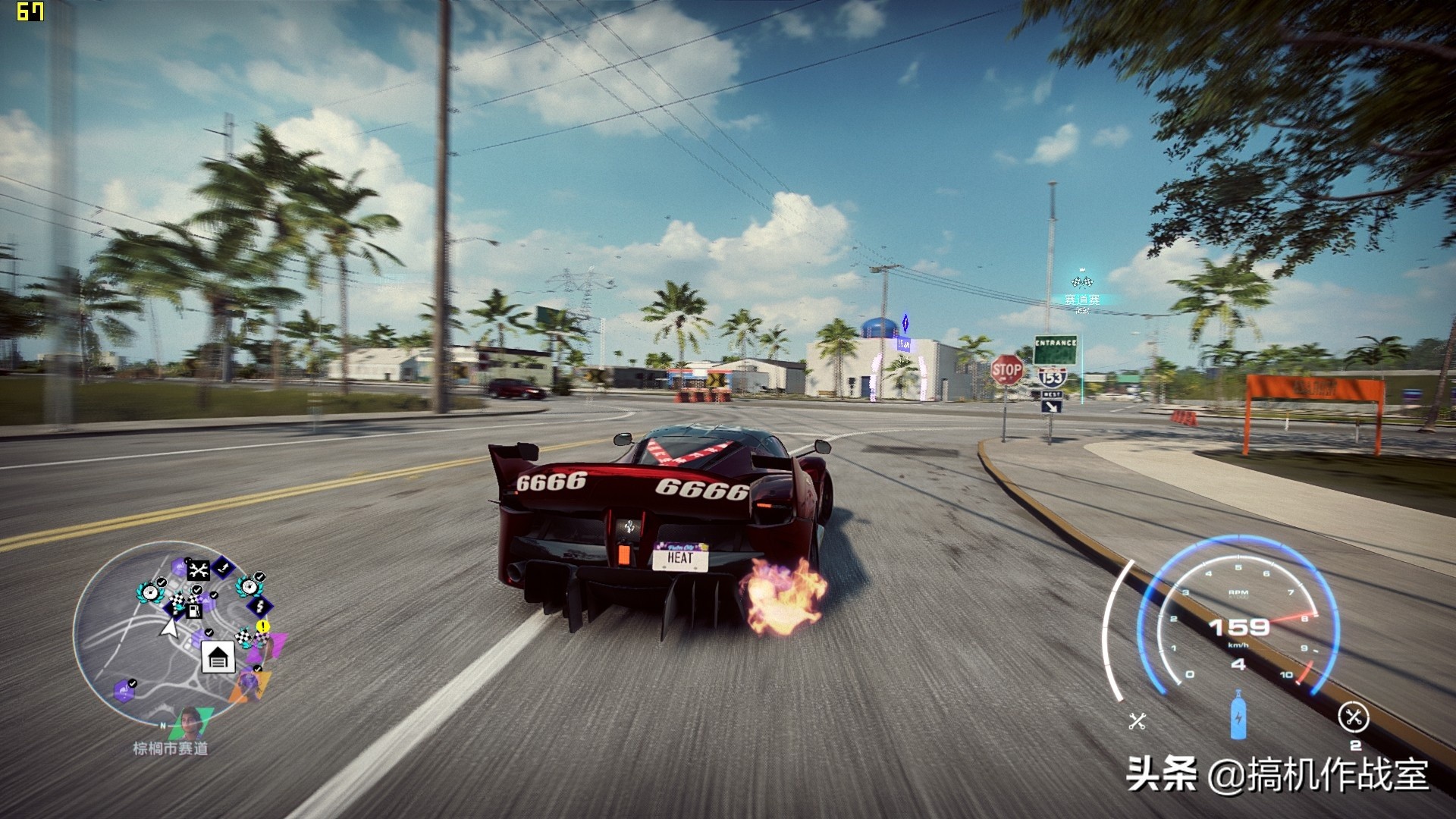Image resolution: width=1456 pixels, height=819 pixels.
Task: Select the crossed wrenches marker on the minimap
Action: click(198, 570)
